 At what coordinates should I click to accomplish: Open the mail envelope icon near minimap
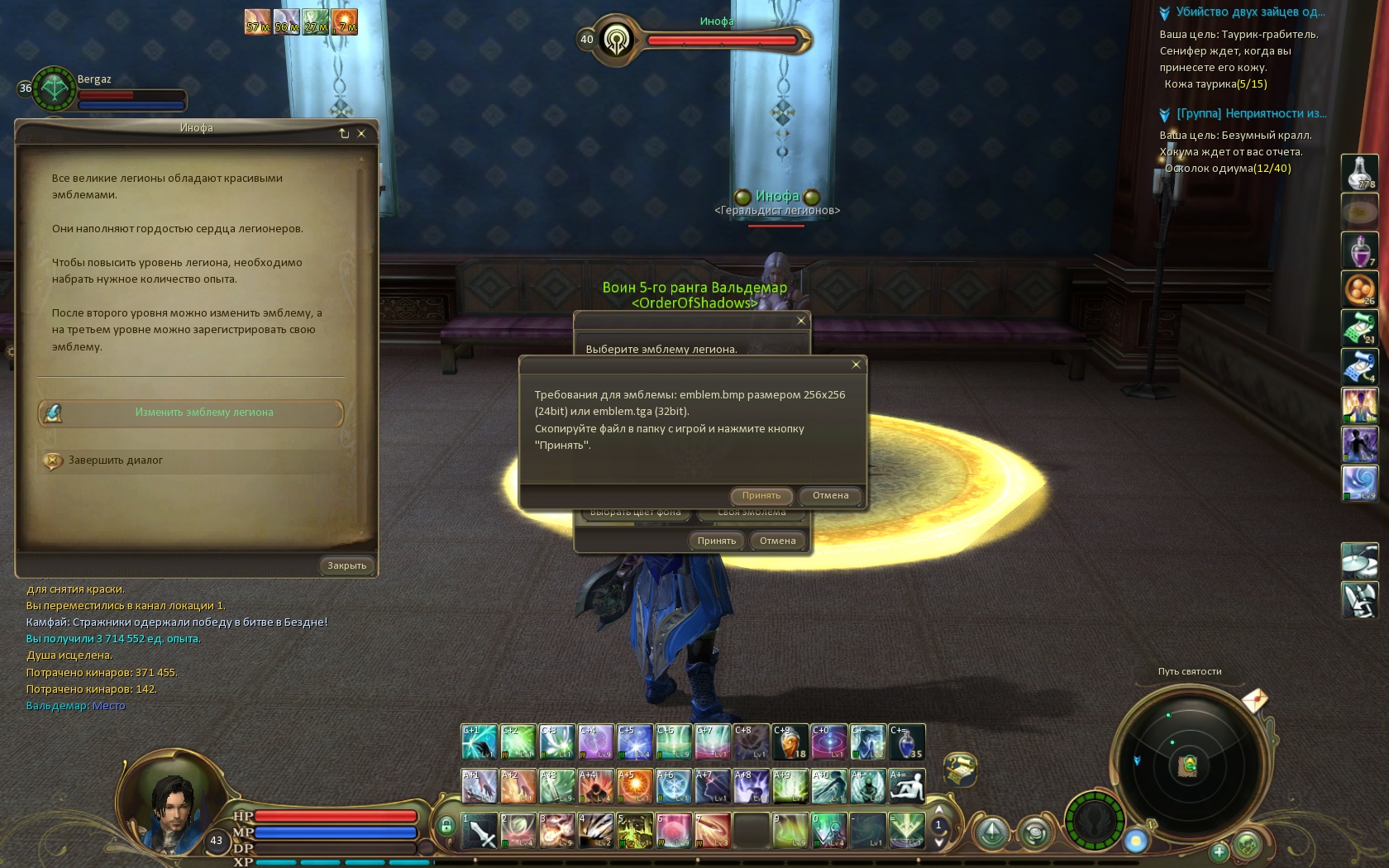coord(1254,701)
